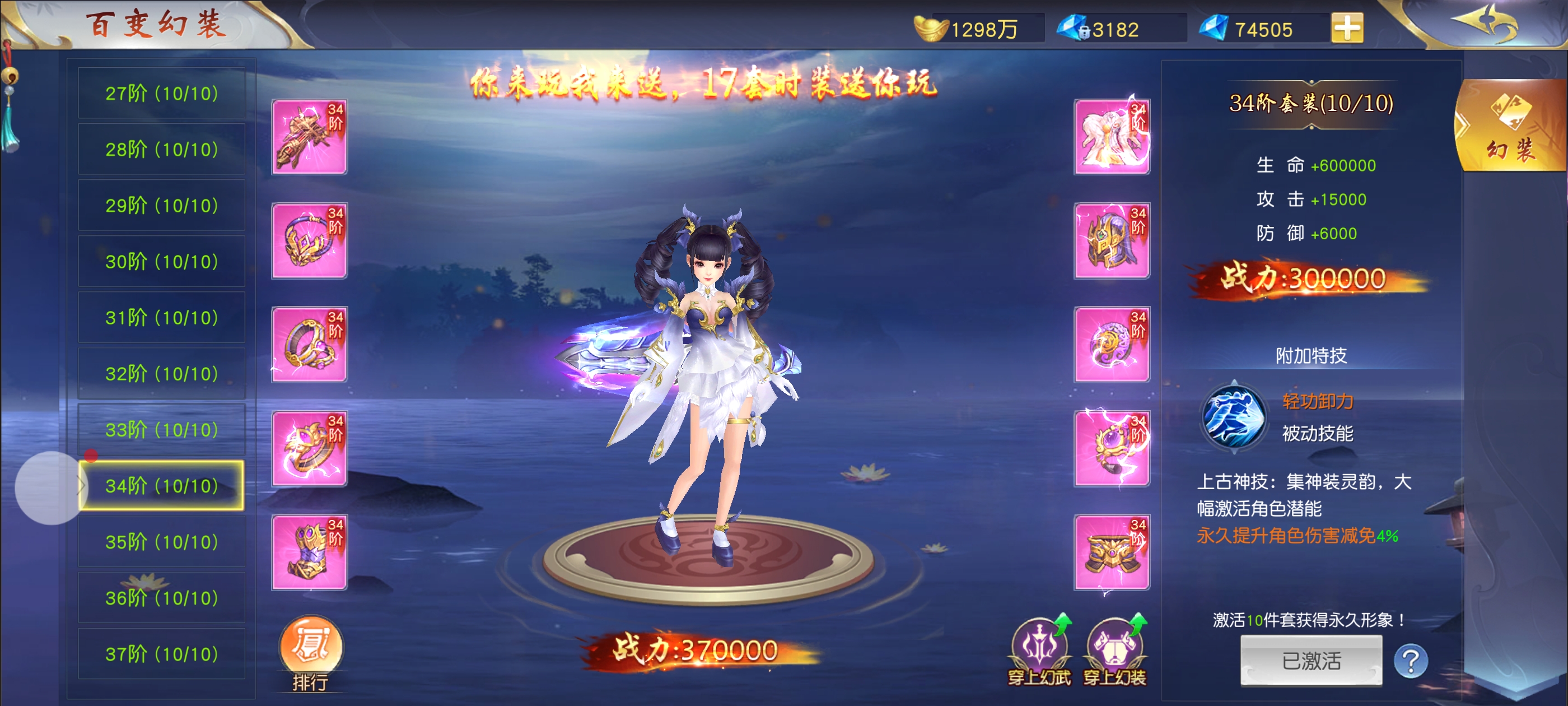Select the 34阶 crossbow weapon slot
Viewport: 1568px width, 706px height.
309,137
